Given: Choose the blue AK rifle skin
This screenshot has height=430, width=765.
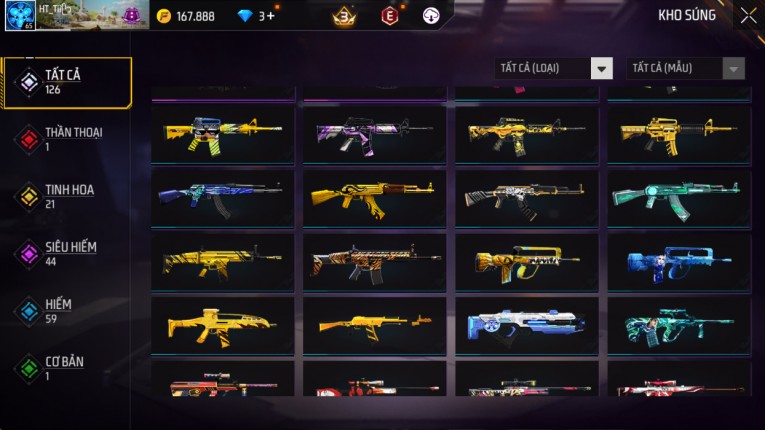Looking at the screenshot, I should [222, 197].
